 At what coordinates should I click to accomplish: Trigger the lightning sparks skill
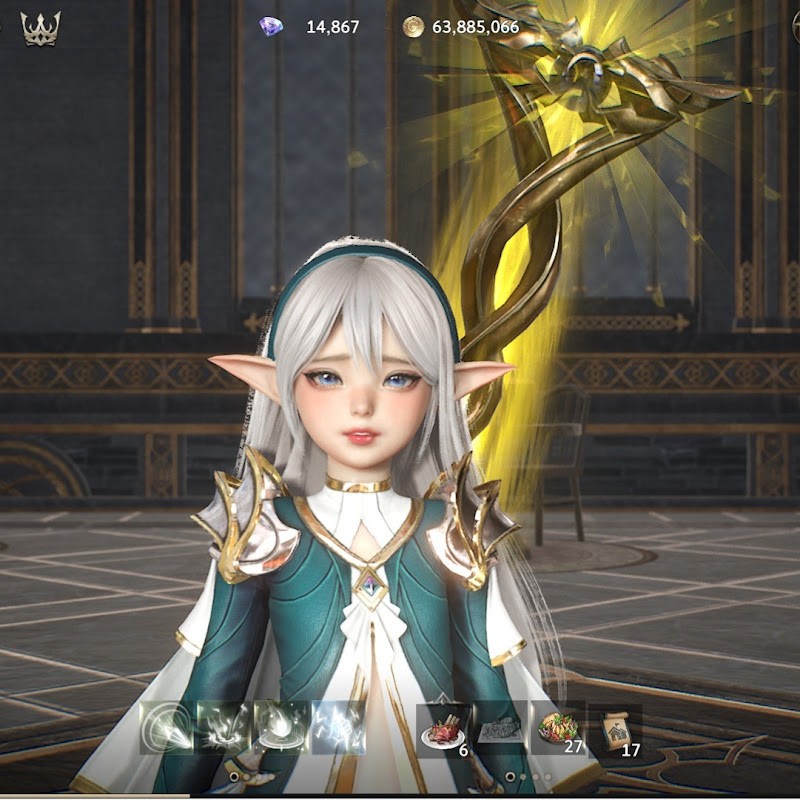coord(338,727)
